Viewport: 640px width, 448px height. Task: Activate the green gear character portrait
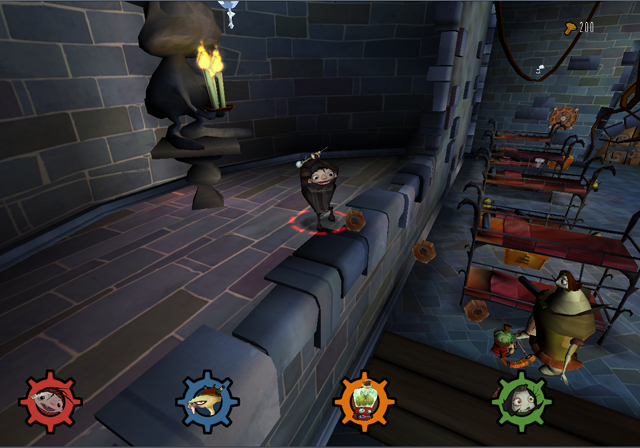(x=521, y=403)
